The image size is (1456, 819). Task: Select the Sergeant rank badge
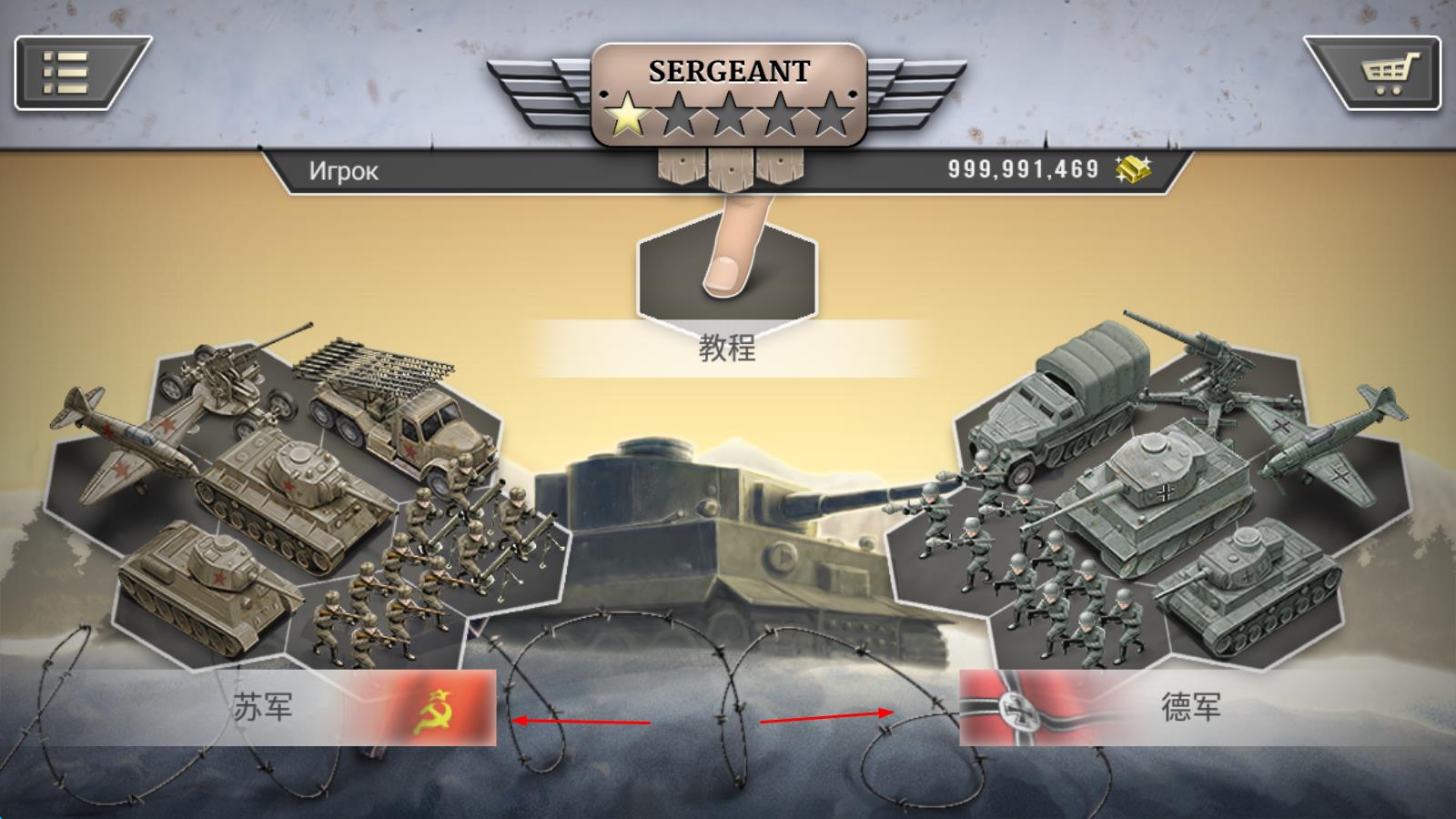click(728, 96)
